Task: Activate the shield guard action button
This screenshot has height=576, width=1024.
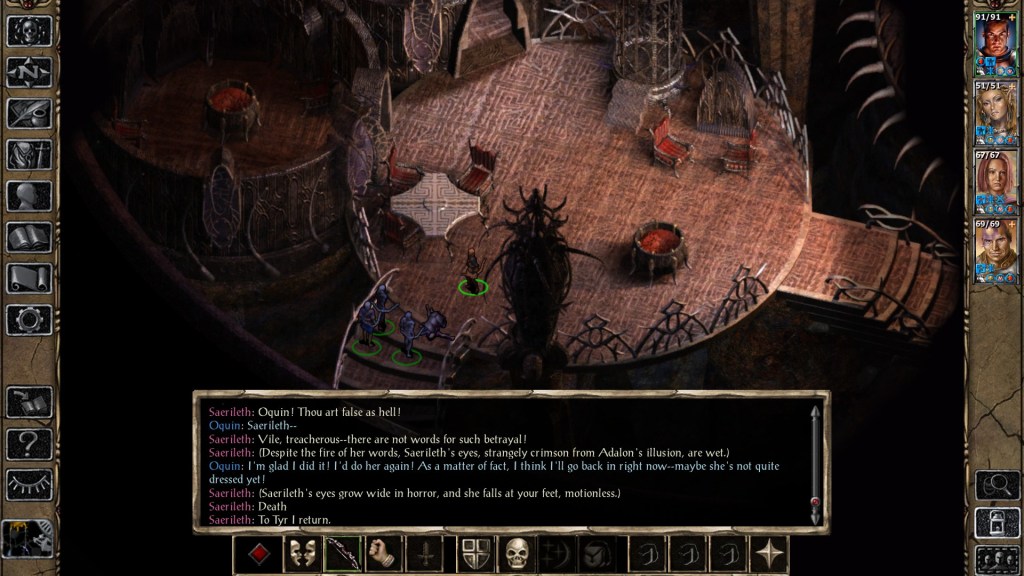Action: click(475, 553)
